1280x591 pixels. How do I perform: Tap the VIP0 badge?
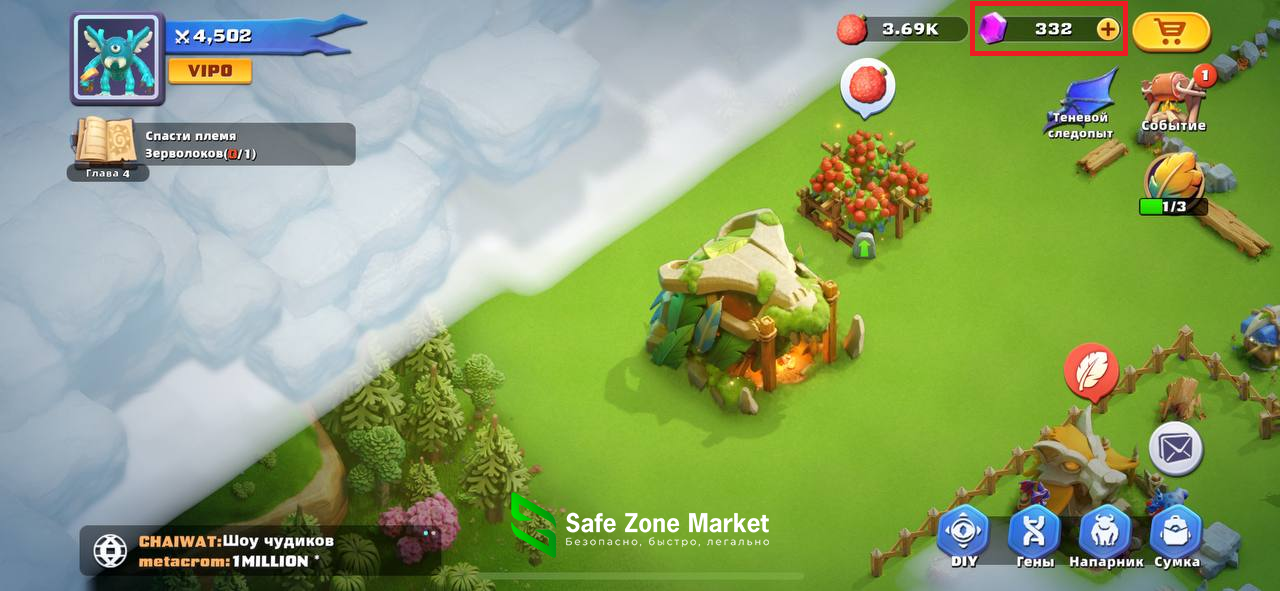pyautogui.click(x=209, y=71)
